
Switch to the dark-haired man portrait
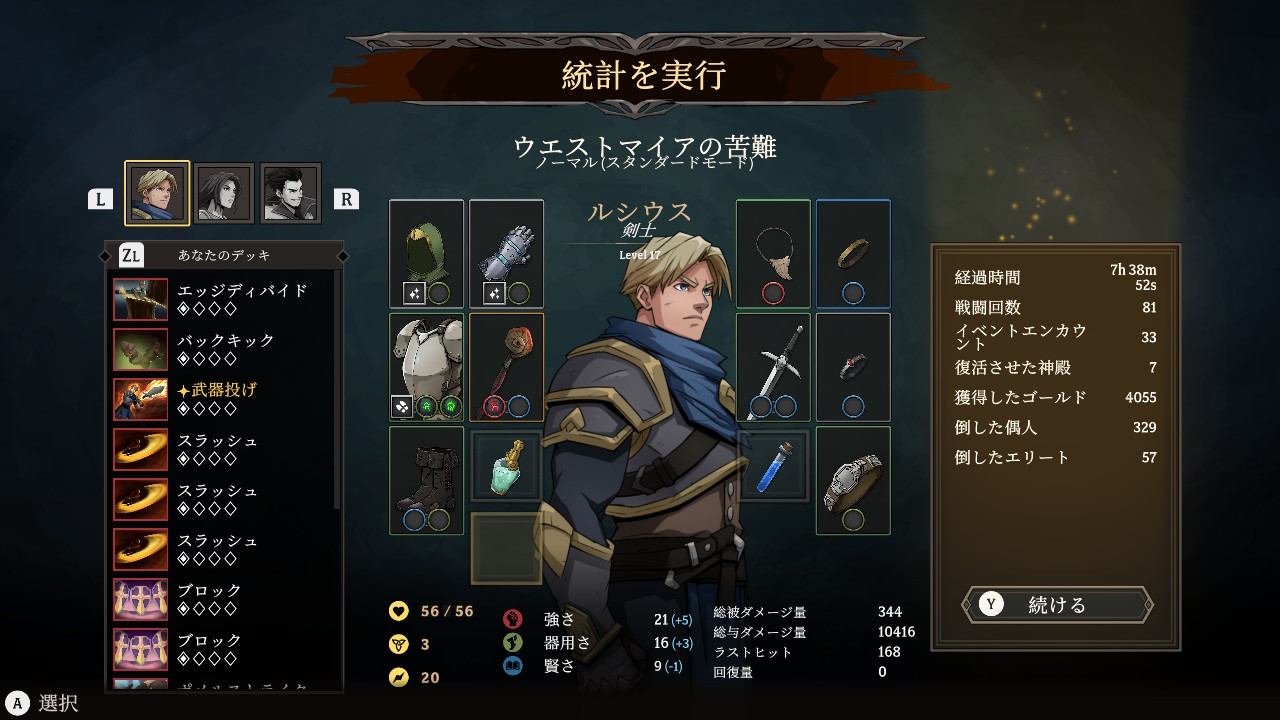point(291,193)
